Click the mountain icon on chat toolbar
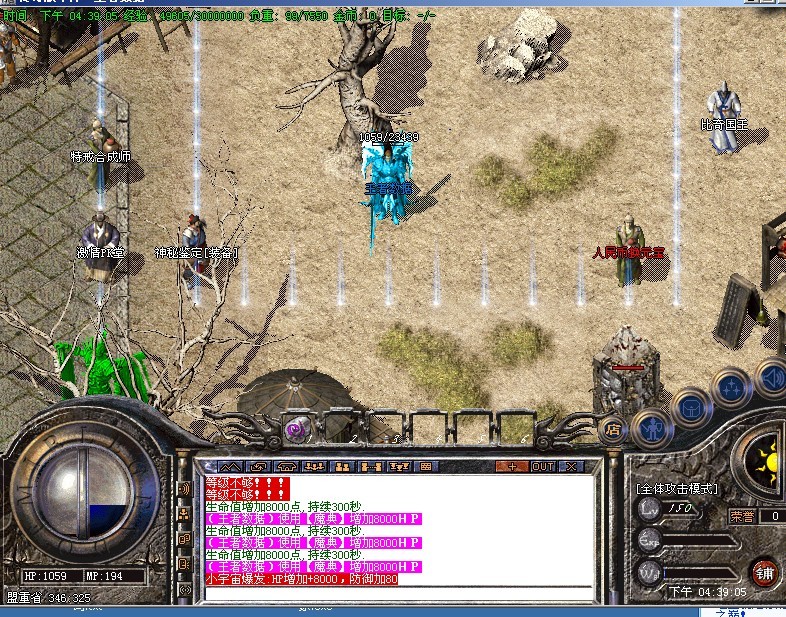This screenshot has height=617, width=786. click(x=230, y=466)
